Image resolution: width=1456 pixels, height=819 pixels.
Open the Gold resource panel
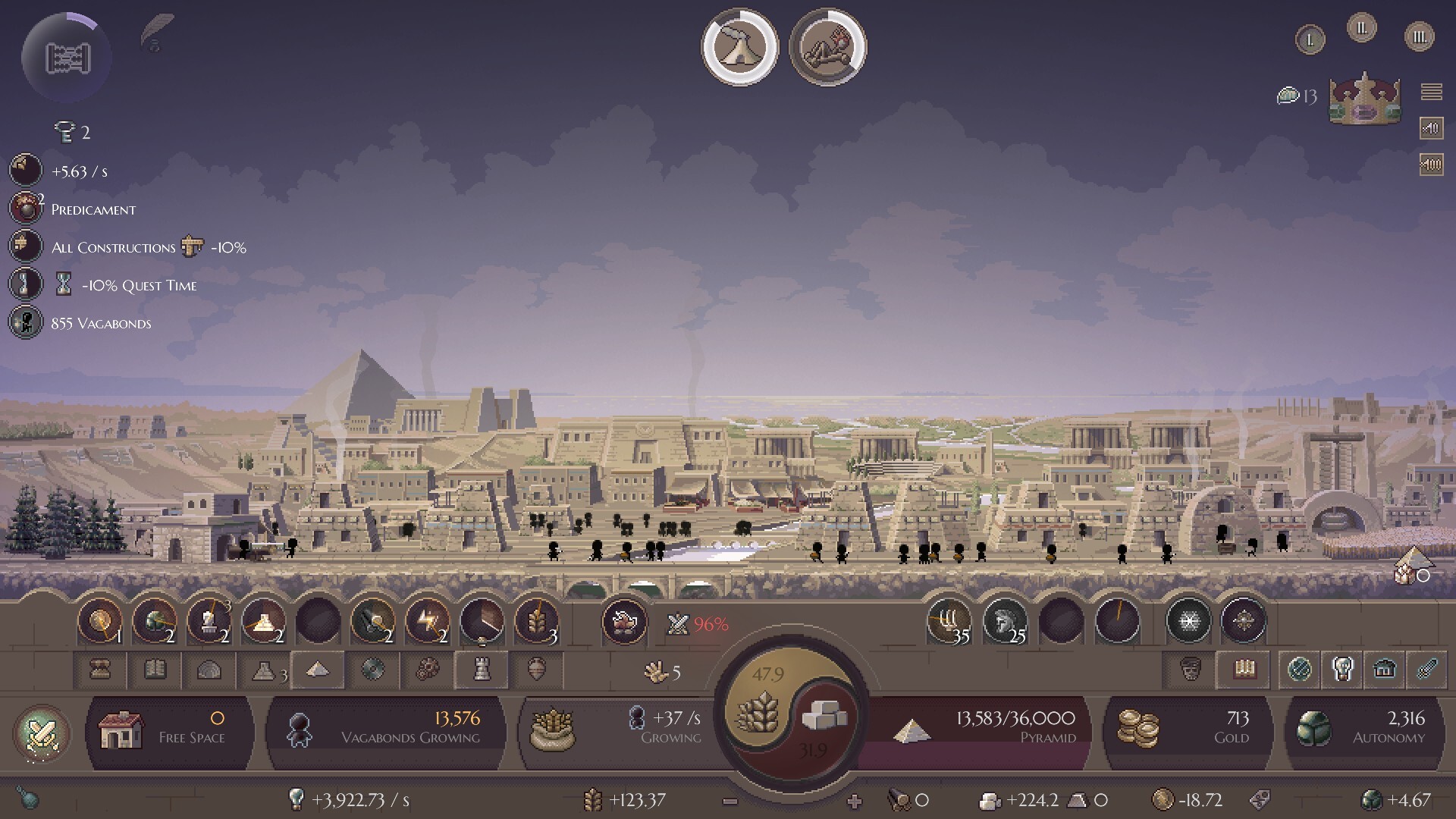1185,730
